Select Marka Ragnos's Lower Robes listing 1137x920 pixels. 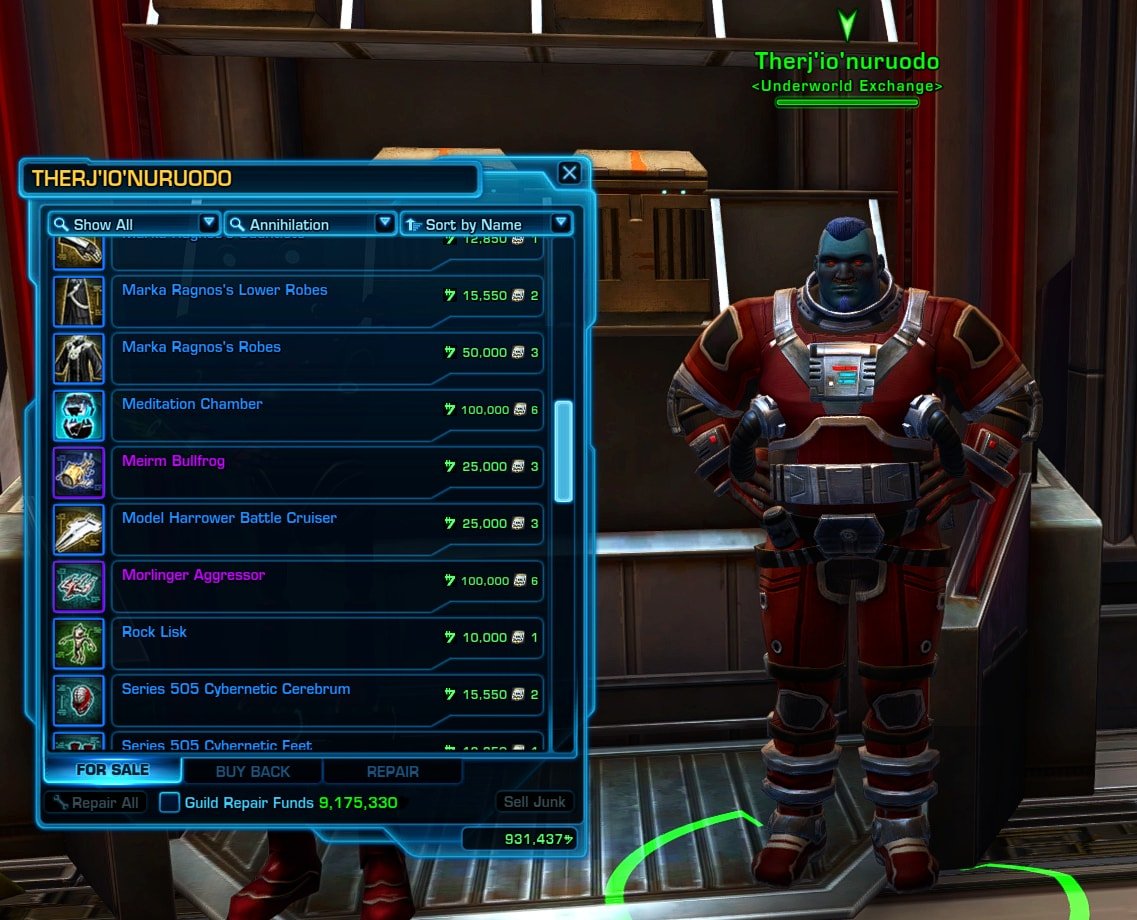point(326,302)
